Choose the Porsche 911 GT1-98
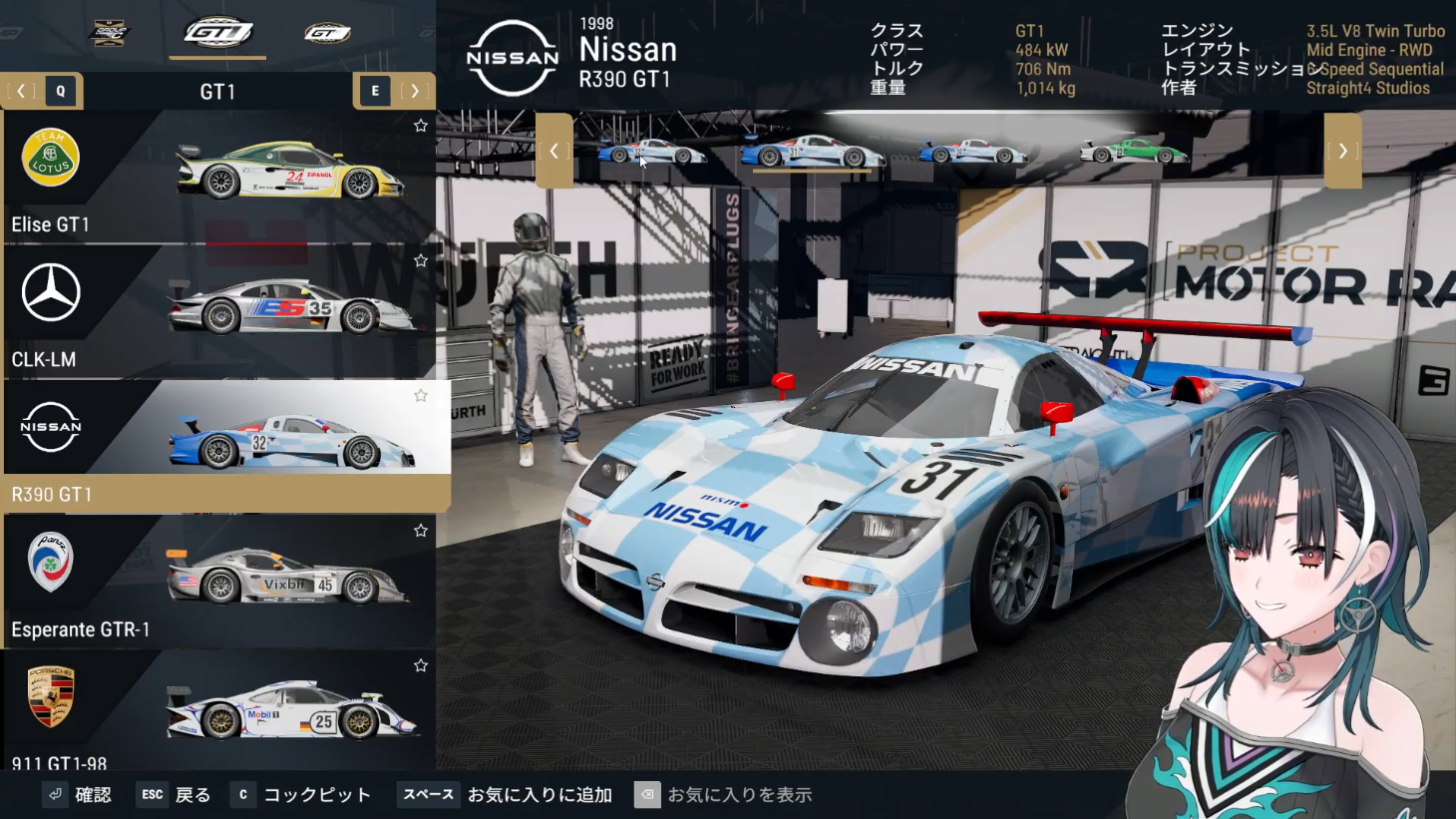Screen dimensions: 1456x819 (x=217, y=710)
